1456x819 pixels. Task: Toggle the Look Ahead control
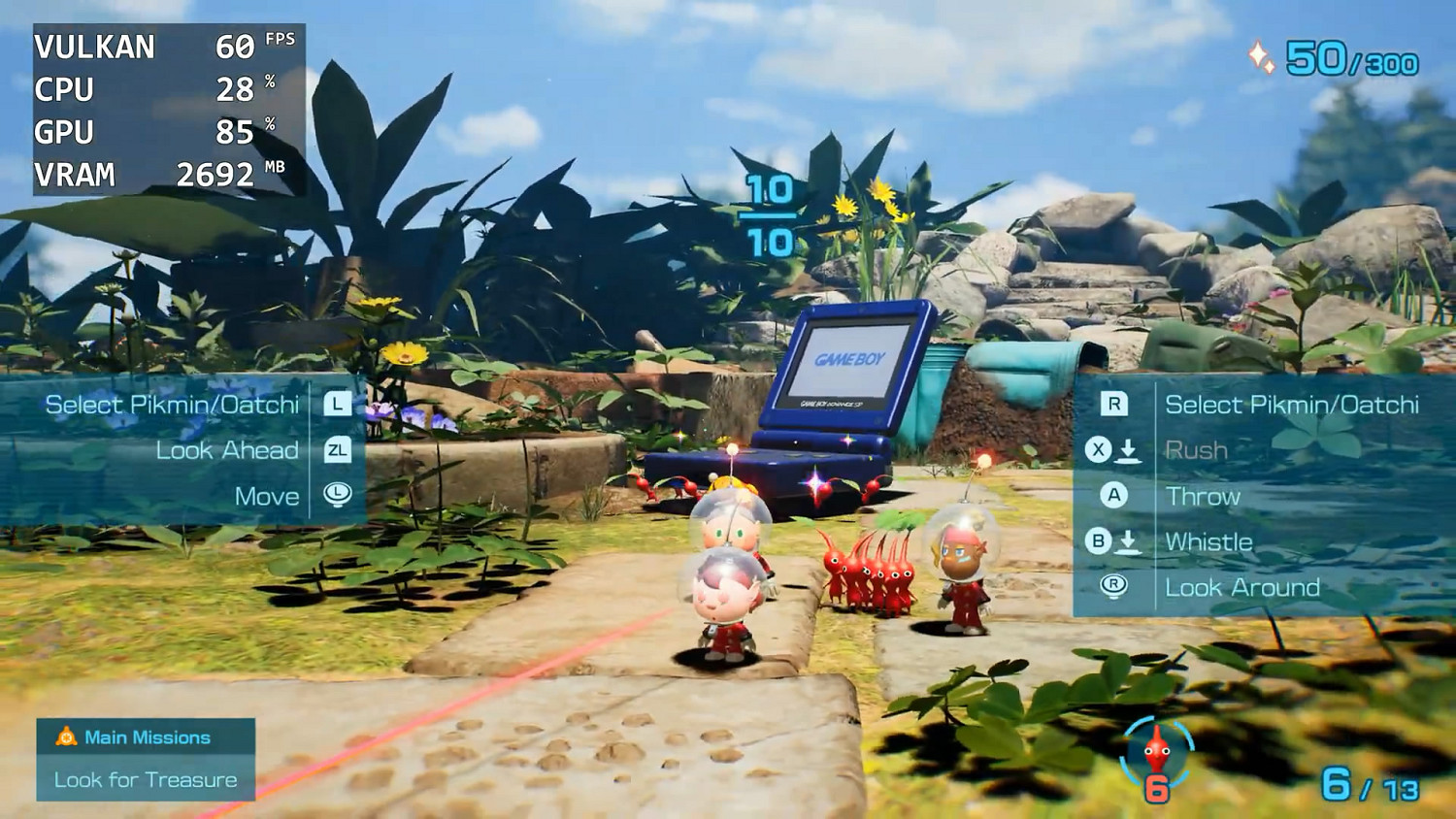tap(227, 450)
